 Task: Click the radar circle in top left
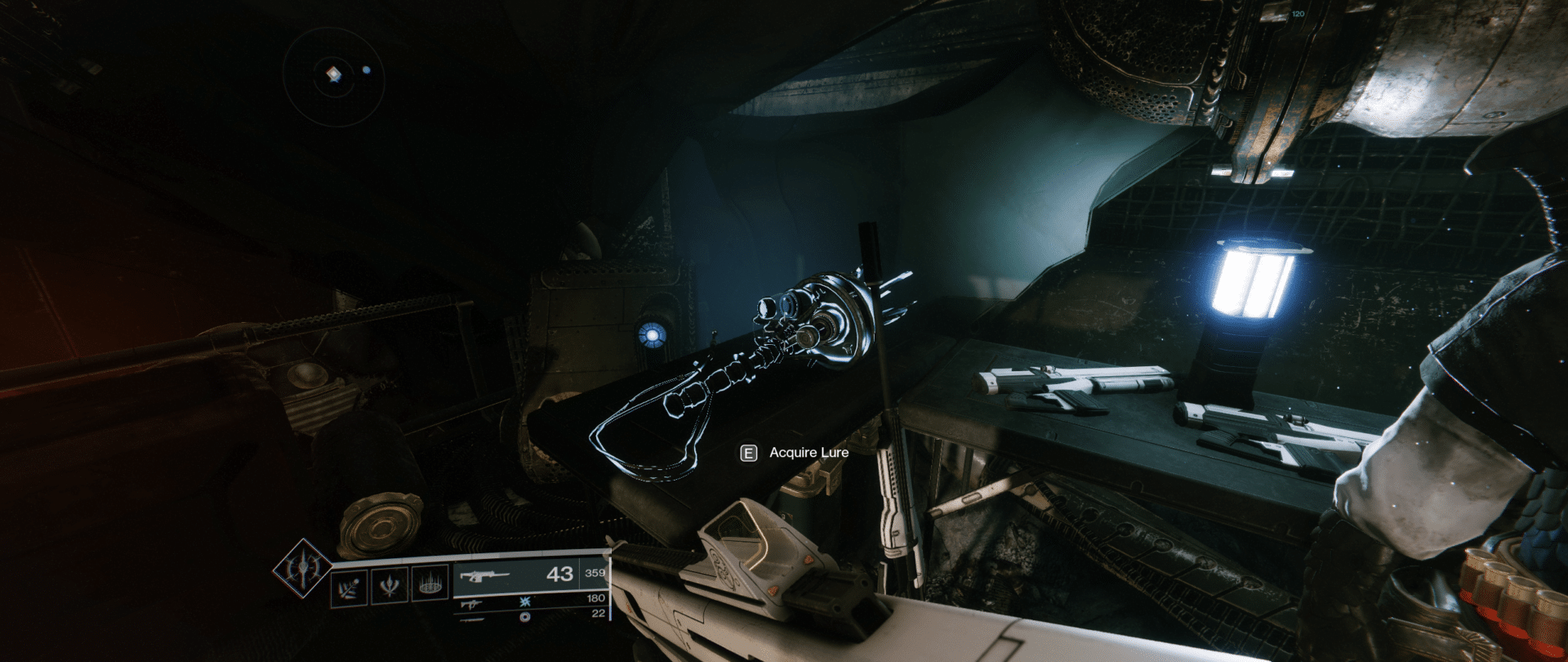pyautogui.click(x=335, y=74)
